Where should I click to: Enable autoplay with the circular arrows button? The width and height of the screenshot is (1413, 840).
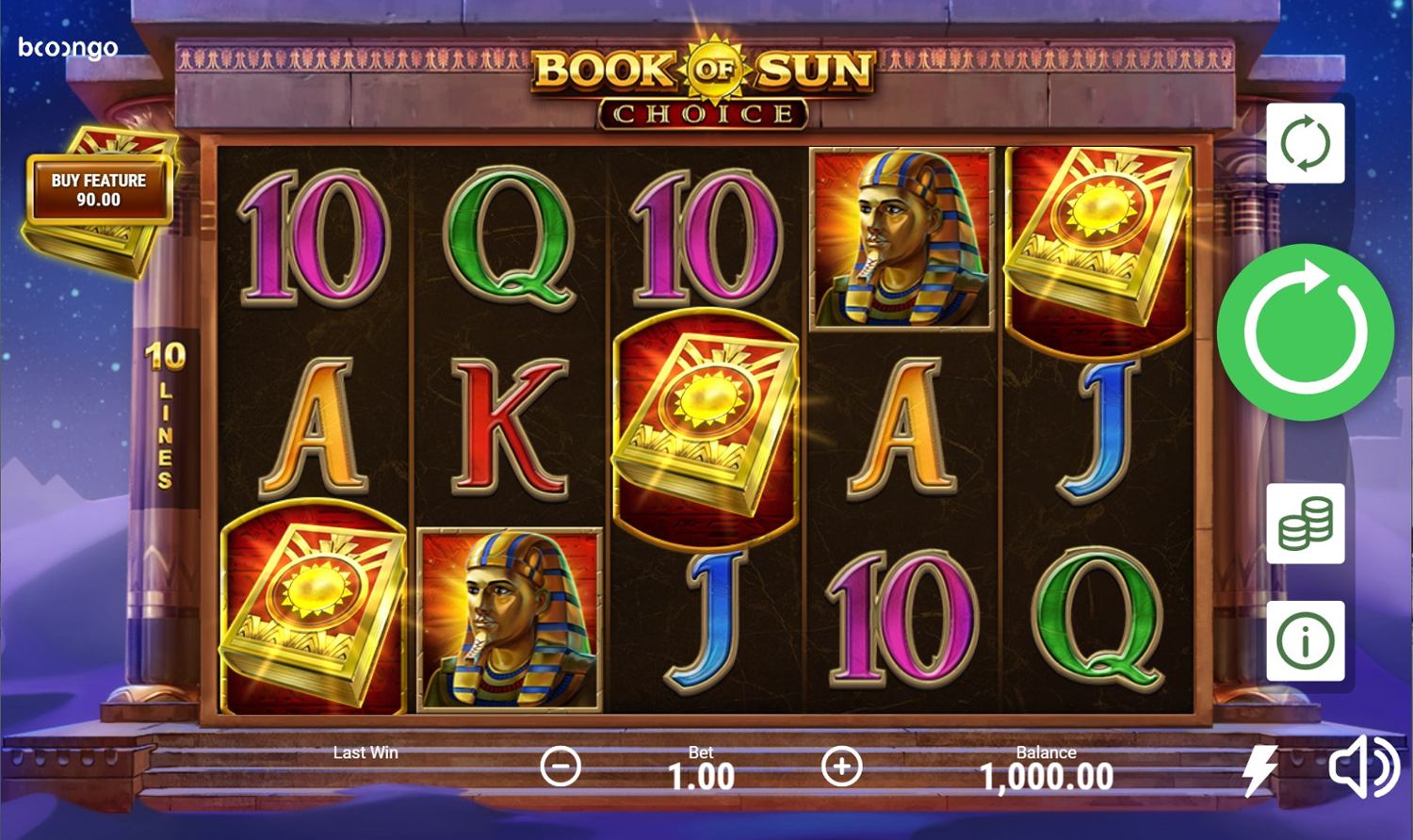1305,144
